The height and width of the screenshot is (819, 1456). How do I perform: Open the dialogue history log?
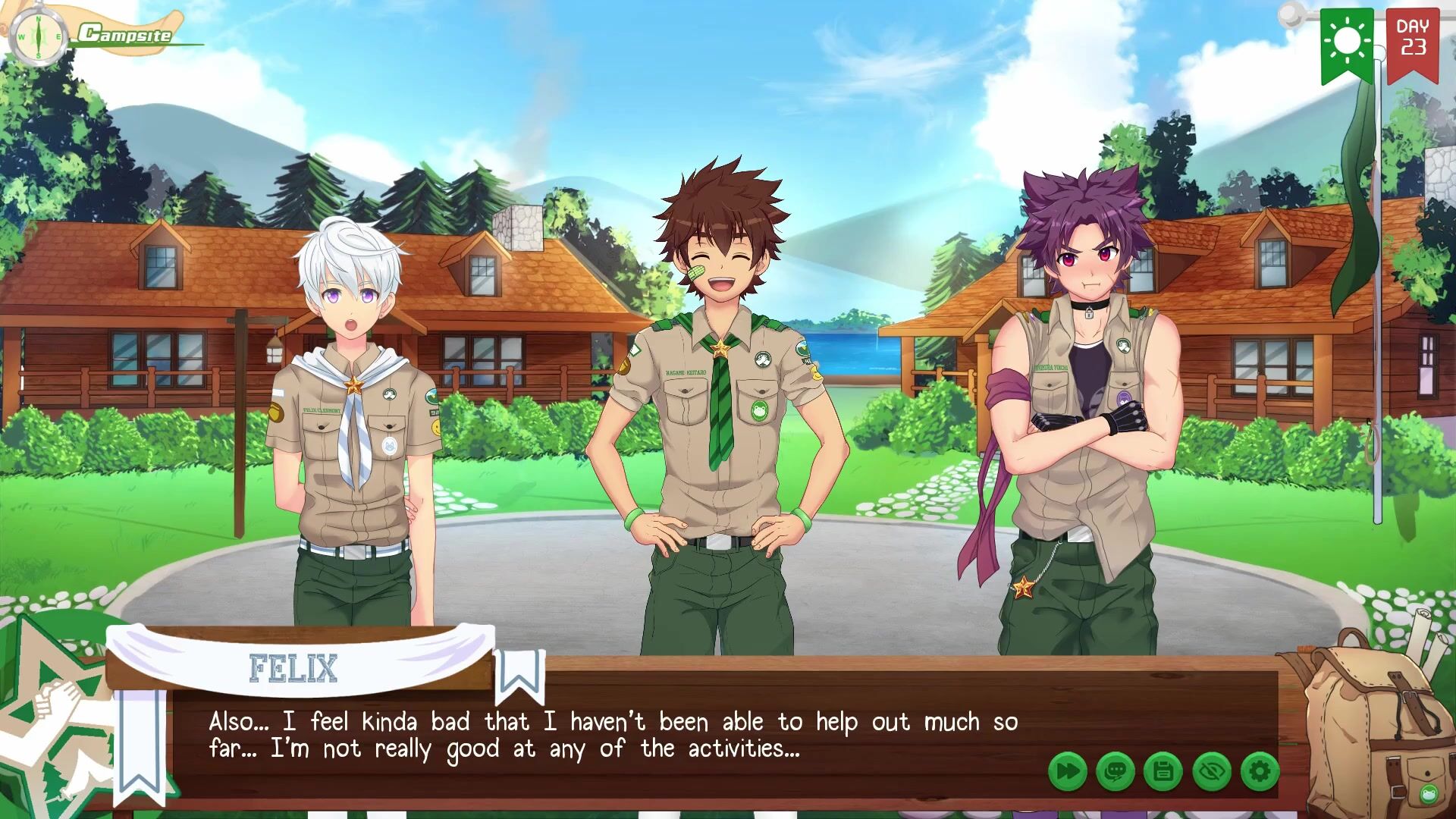pos(1116,772)
